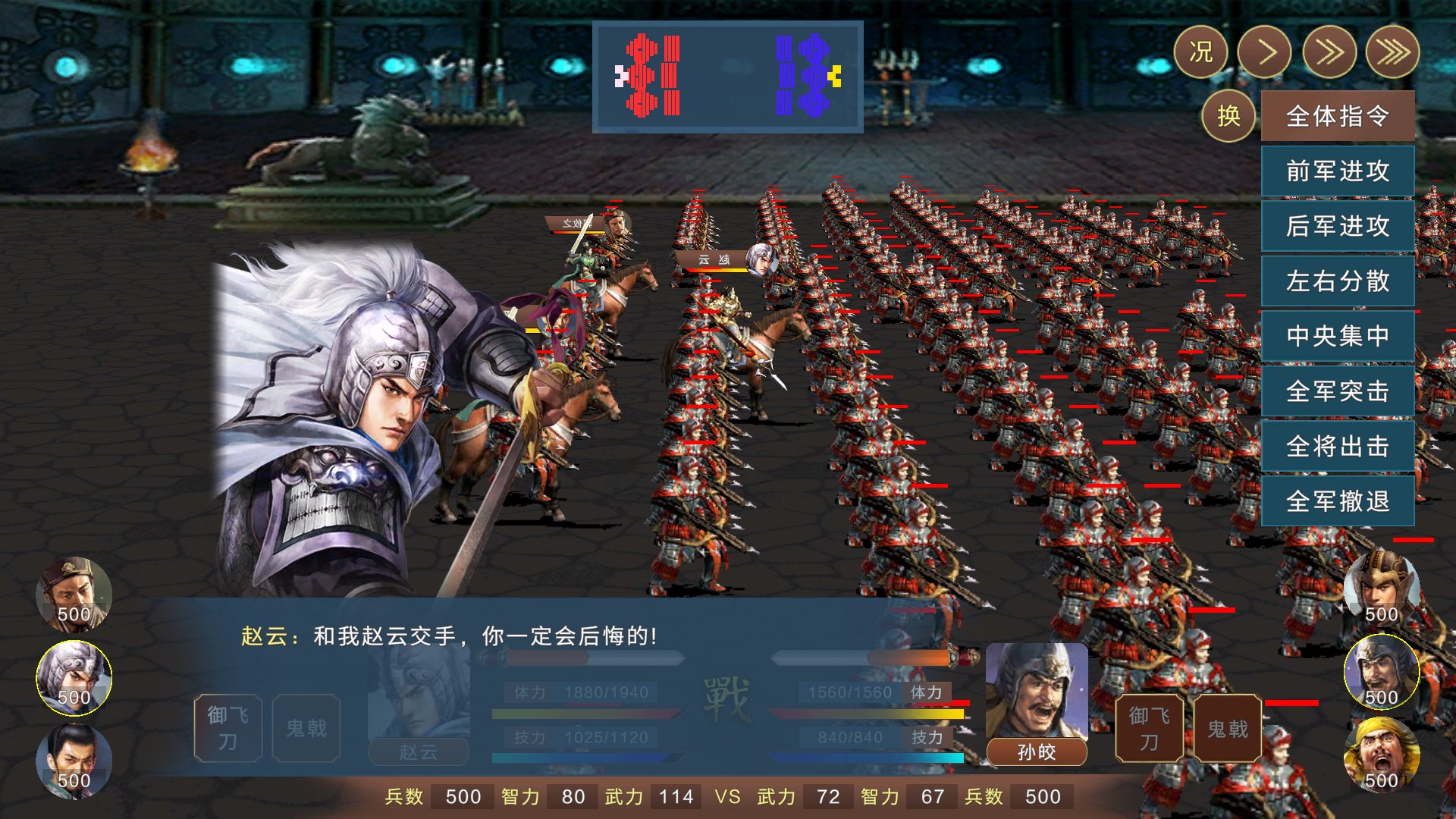
Task: Select the single arrow speed icon
Action: (x=1265, y=52)
